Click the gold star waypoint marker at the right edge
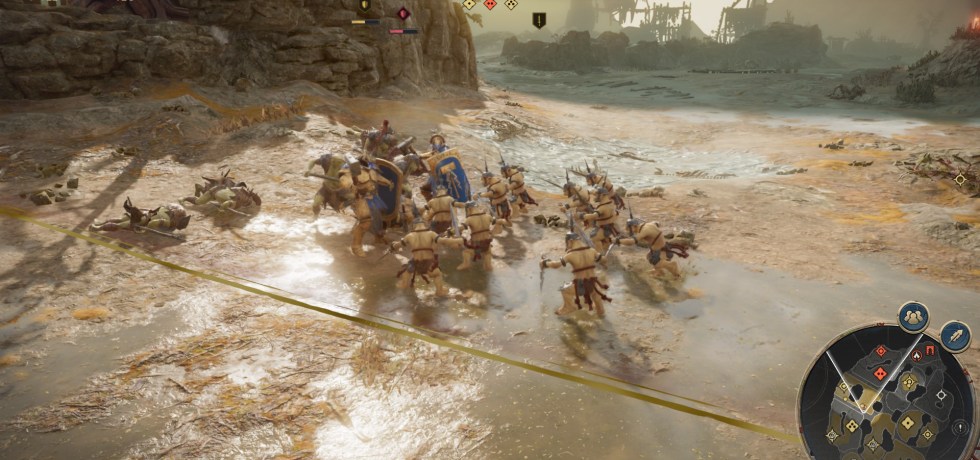Image resolution: width=980 pixels, height=460 pixels. (x=961, y=179)
